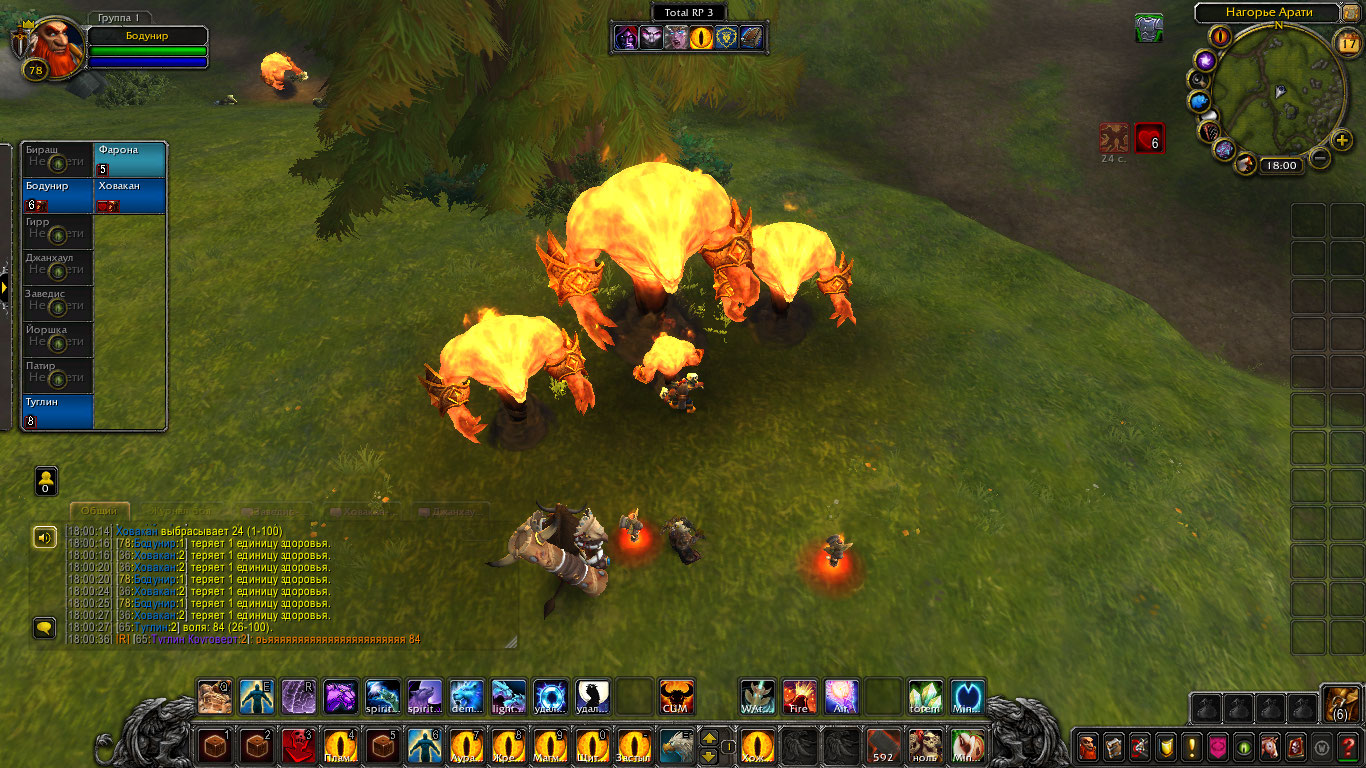Zoom in the minimap with plus button
Image resolution: width=1366 pixels, height=768 pixels.
(x=1343, y=140)
